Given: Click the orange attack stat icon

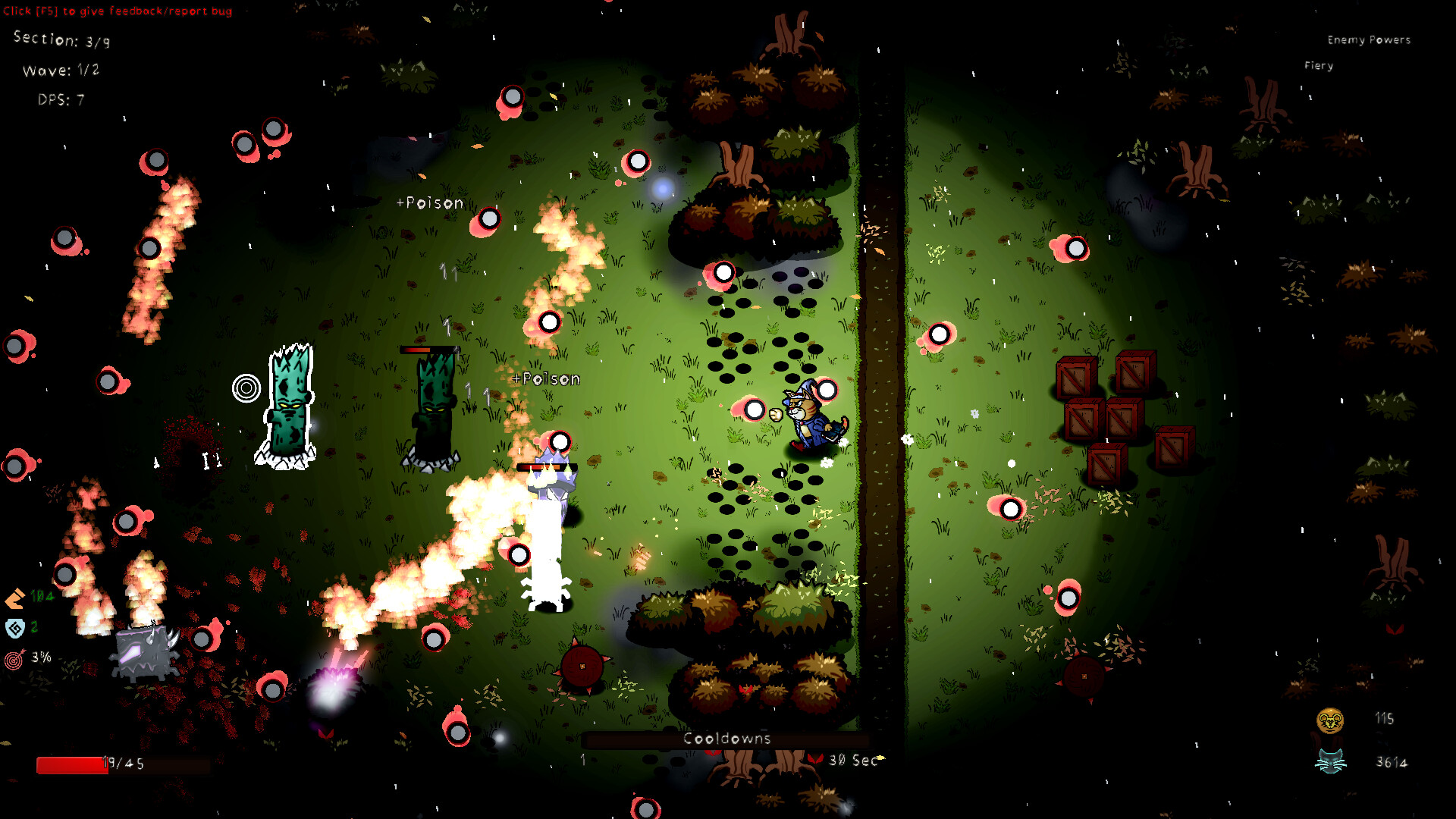Looking at the screenshot, I should tap(15, 599).
